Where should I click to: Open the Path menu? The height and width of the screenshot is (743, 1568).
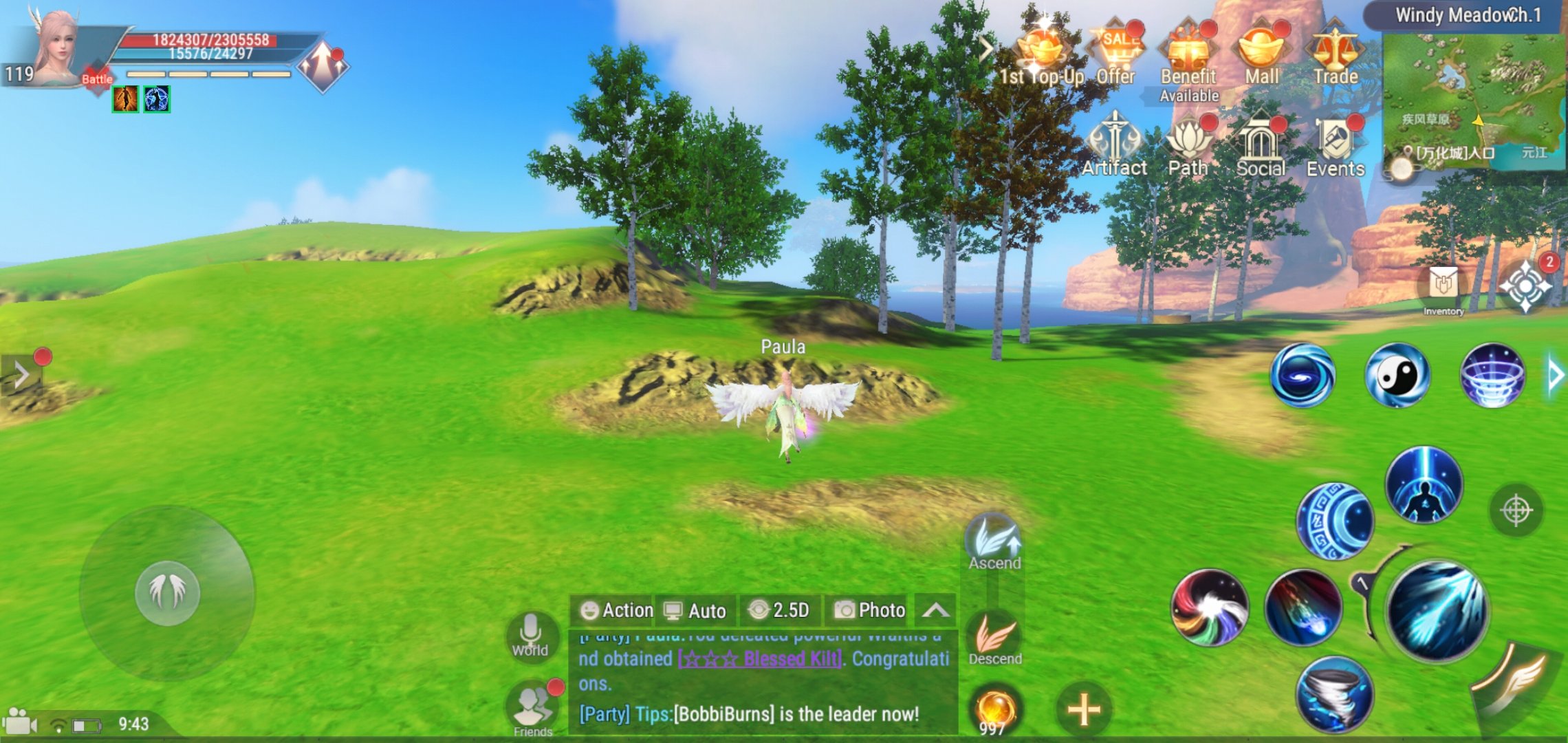tap(1188, 146)
